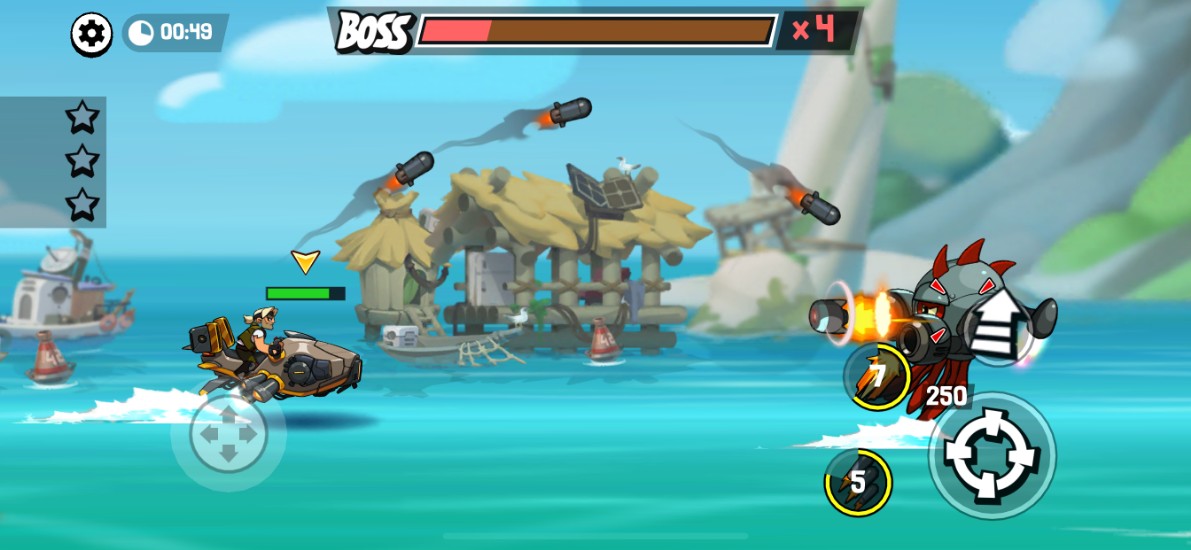Tap the crosshair fire button
Screen dimensions: 1191x550
992,455
